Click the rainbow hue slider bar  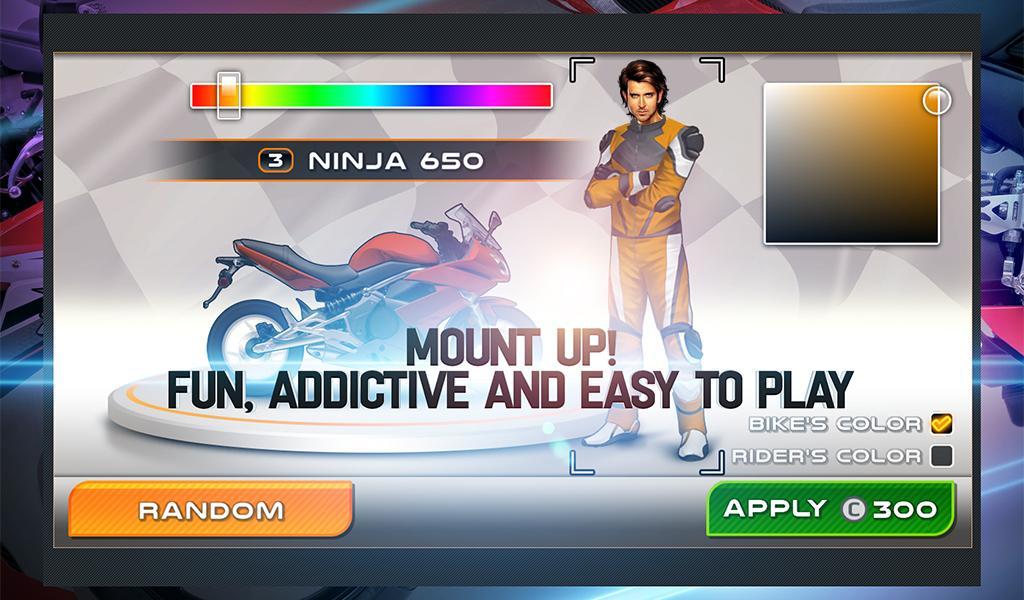pos(371,96)
